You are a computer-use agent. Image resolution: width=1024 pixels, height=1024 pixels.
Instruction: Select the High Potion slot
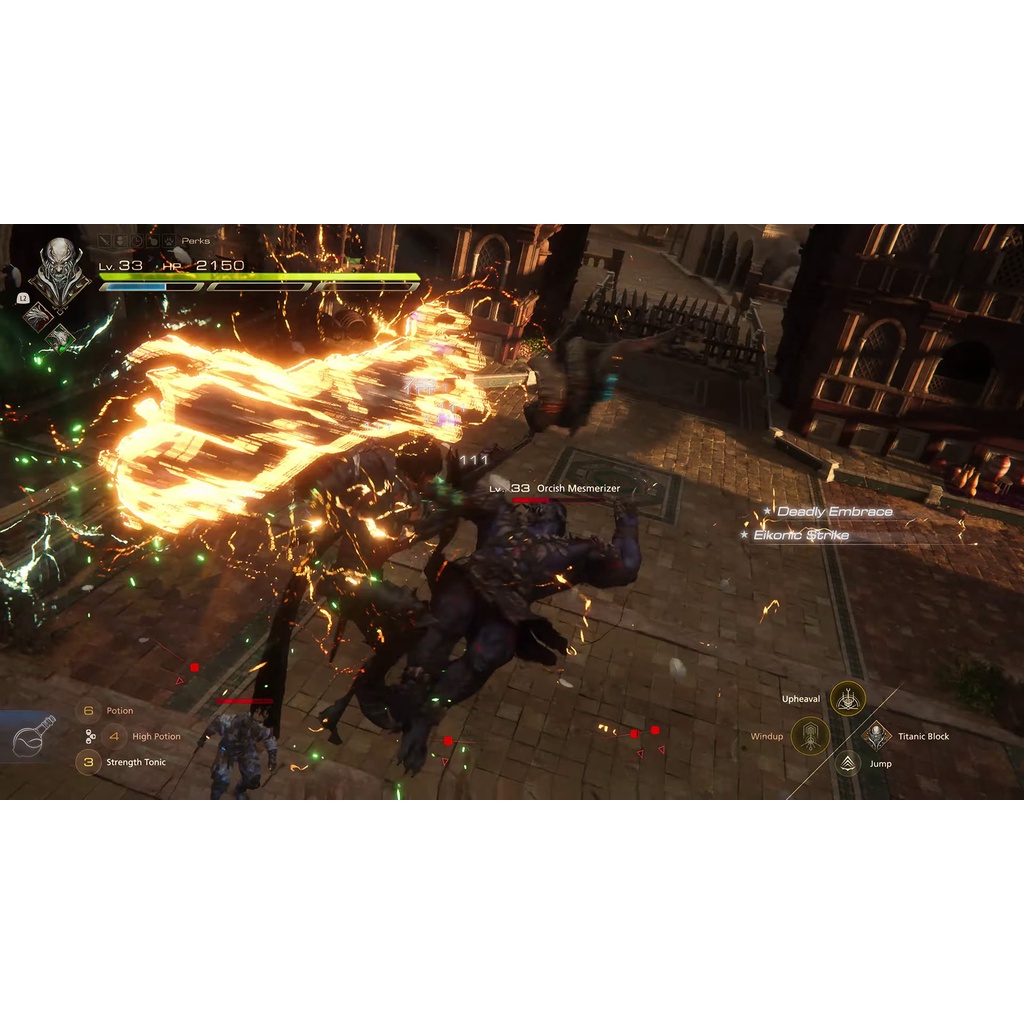pyautogui.click(x=114, y=737)
